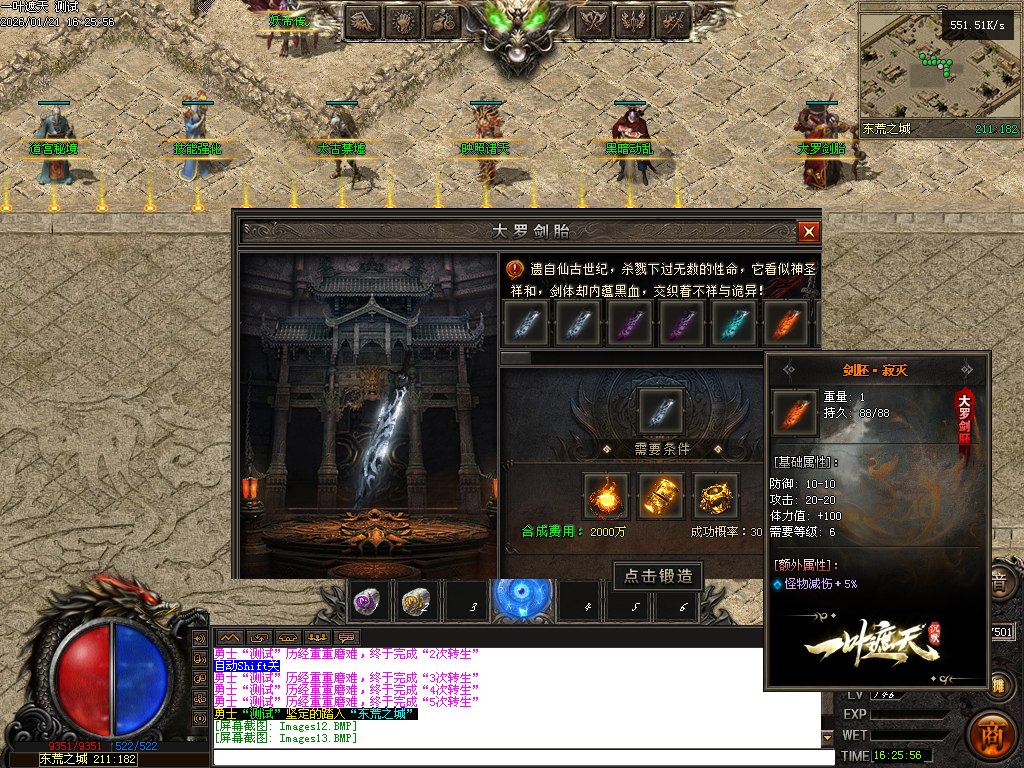Click the winged icon in the top bar
This screenshot has width=1024, height=768.
click(x=363, y=19)
